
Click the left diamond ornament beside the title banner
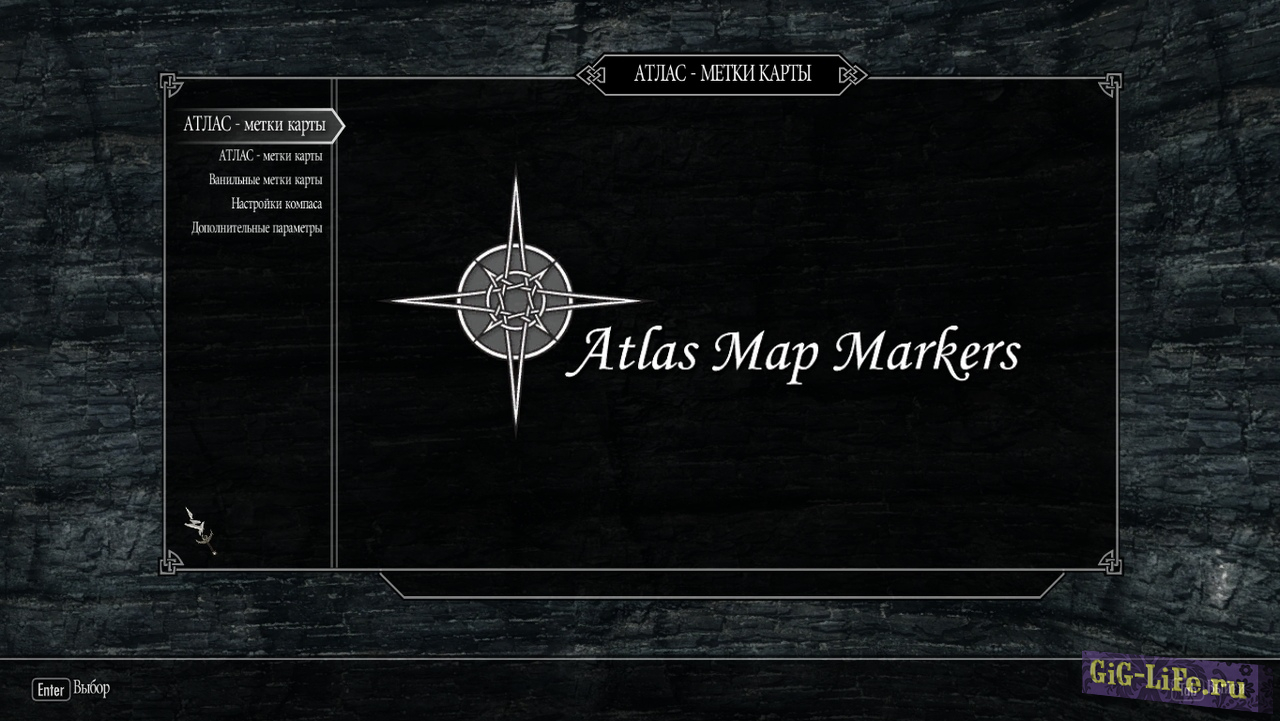[x=592, y=74]
